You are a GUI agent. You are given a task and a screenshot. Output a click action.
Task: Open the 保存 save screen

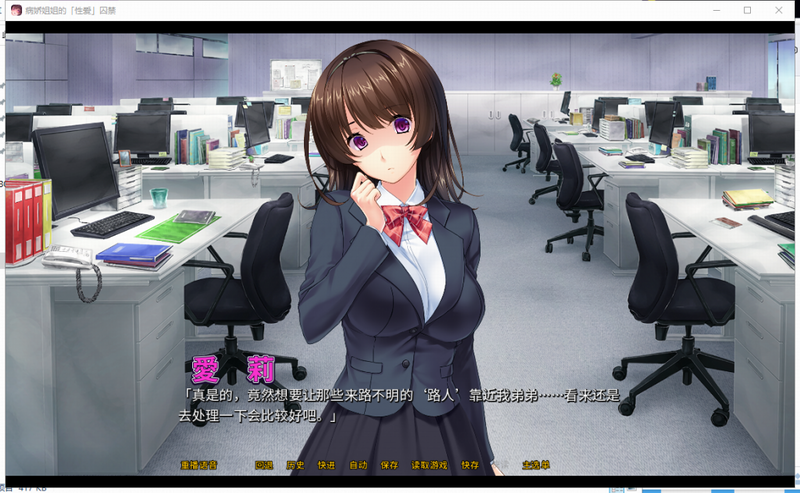tap(389, 466)
